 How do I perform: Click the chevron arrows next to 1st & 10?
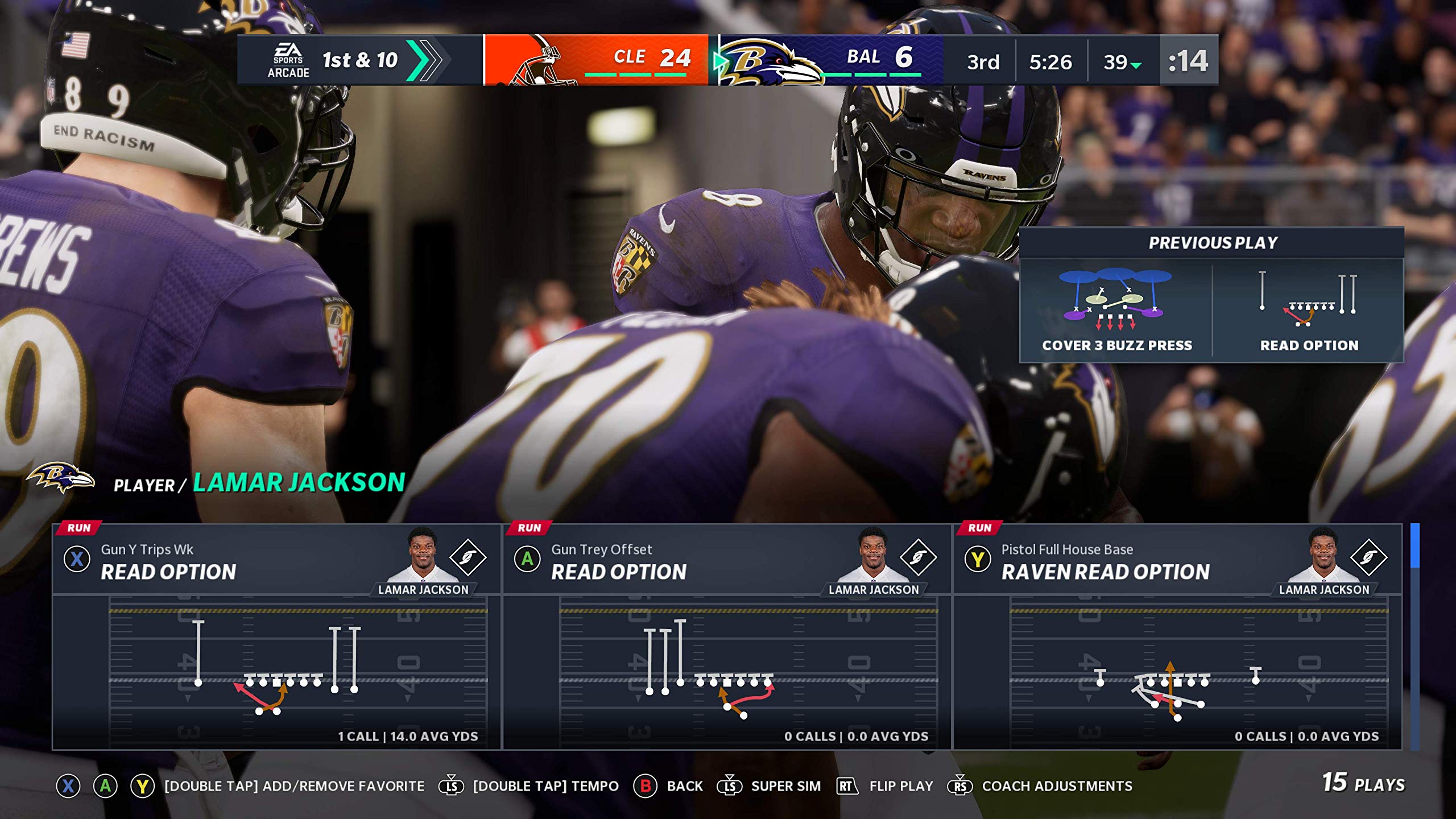coord(427,61)
